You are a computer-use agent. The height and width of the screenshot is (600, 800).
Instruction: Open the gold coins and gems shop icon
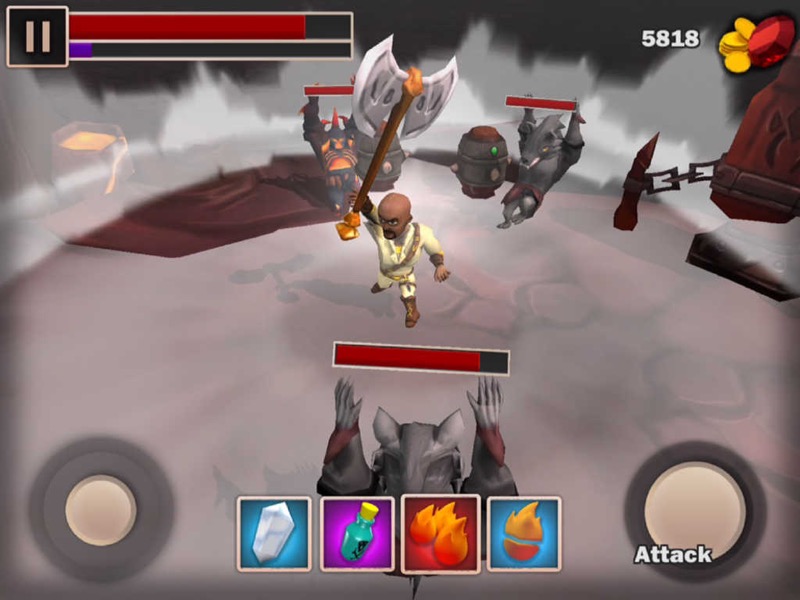click(756, 44)
